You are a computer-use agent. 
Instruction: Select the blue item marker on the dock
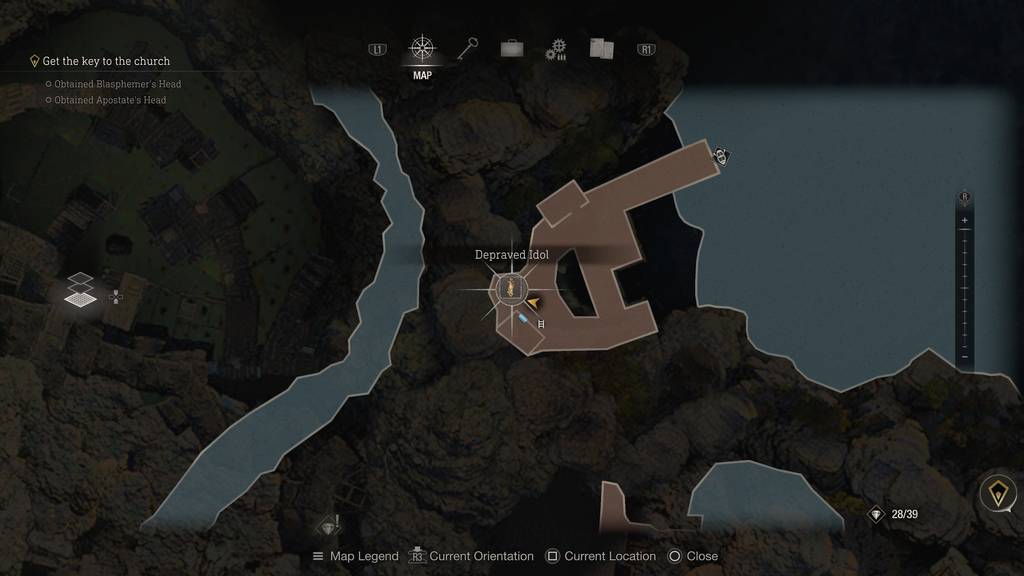tap(524, 318)
